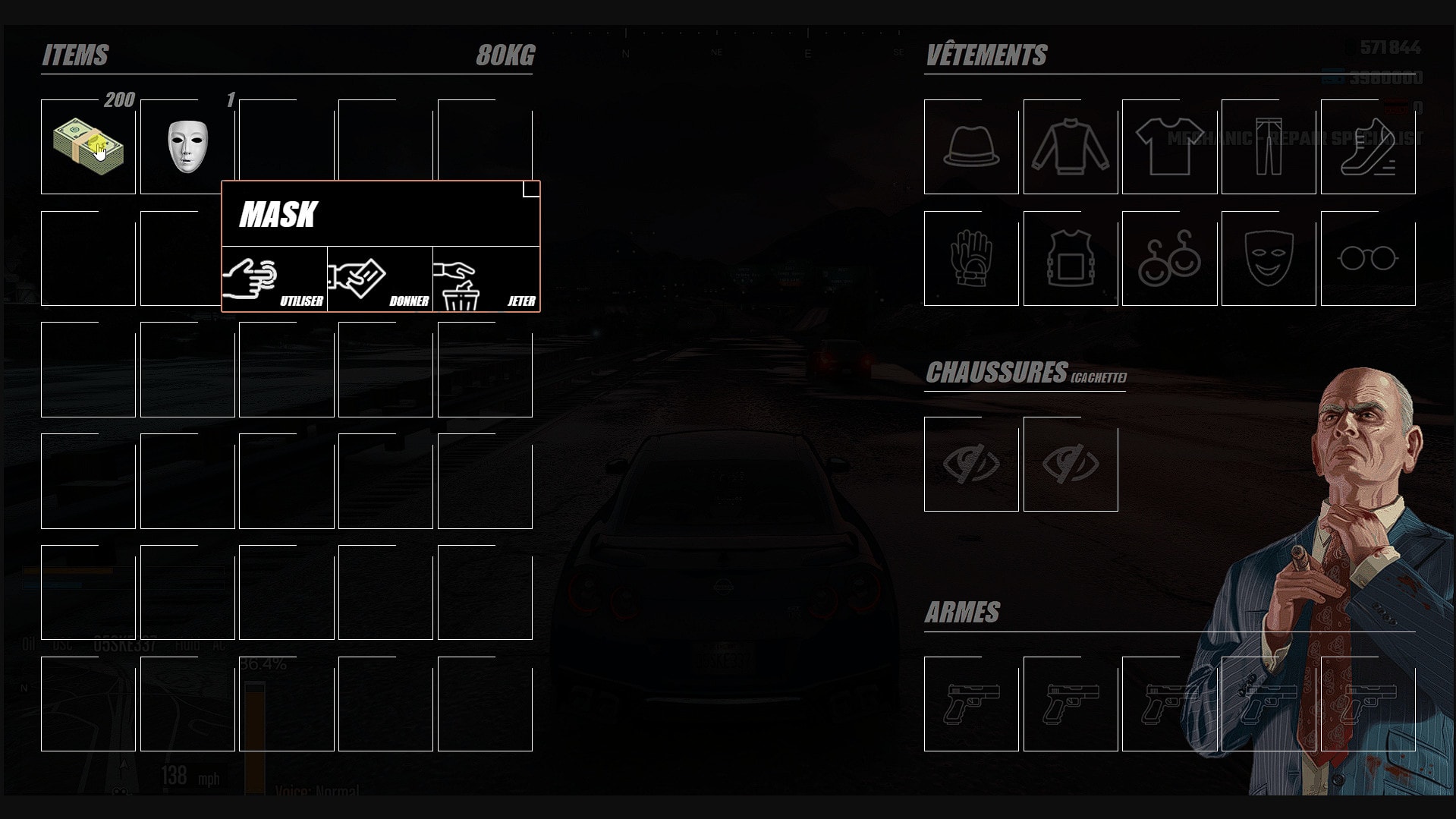
Task: Select the mask slot in clothing panel
Action: (1269, 260)
